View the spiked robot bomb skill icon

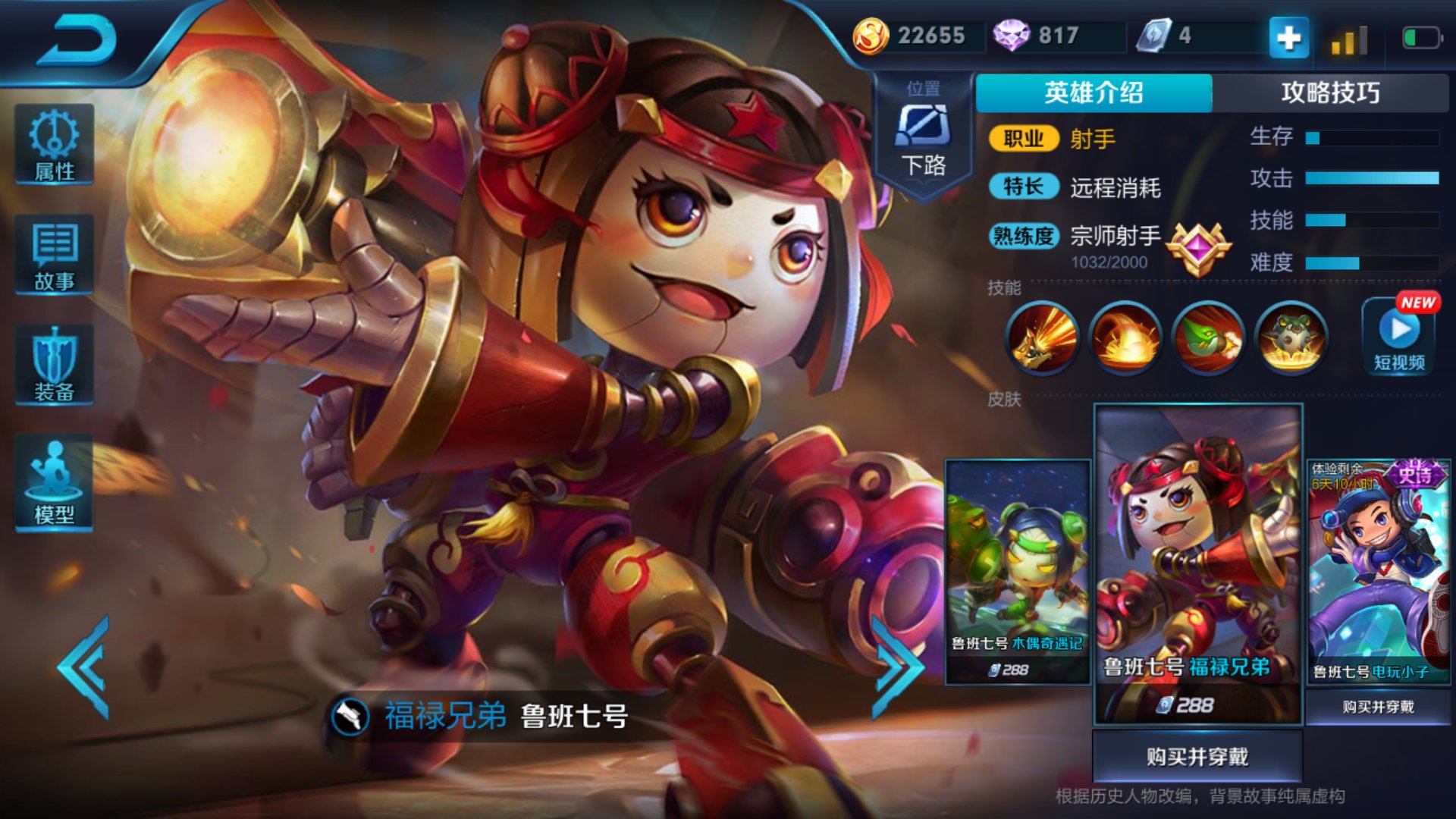pos(1291,337)
